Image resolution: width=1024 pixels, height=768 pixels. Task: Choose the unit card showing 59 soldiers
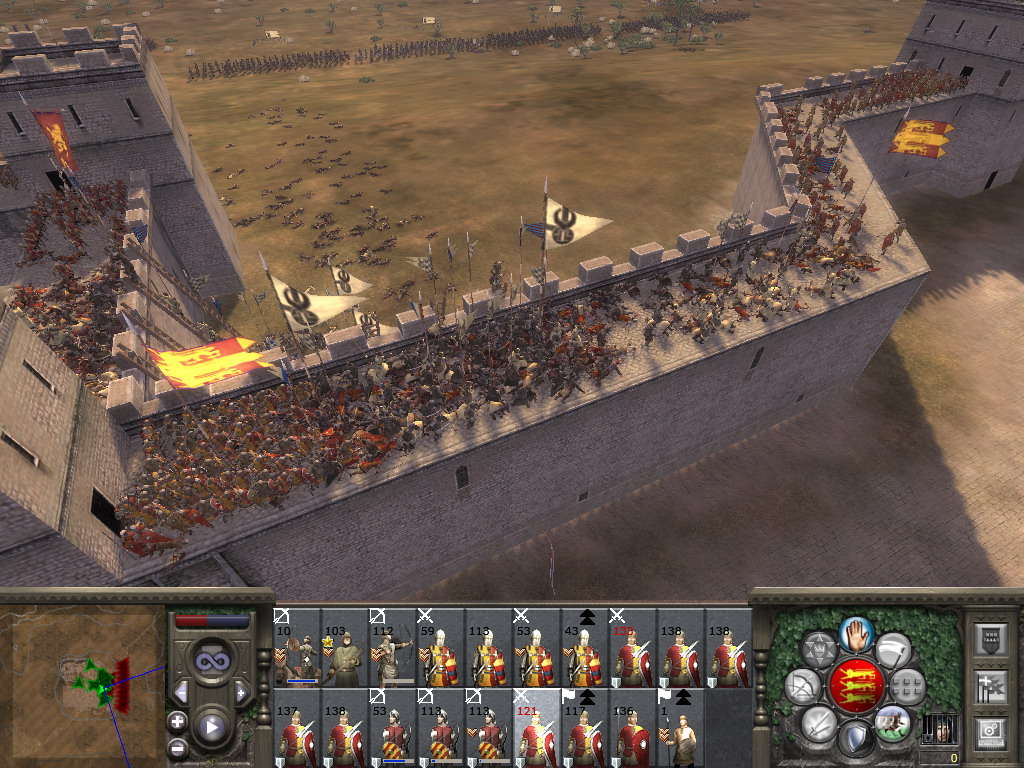pos(441,648)
